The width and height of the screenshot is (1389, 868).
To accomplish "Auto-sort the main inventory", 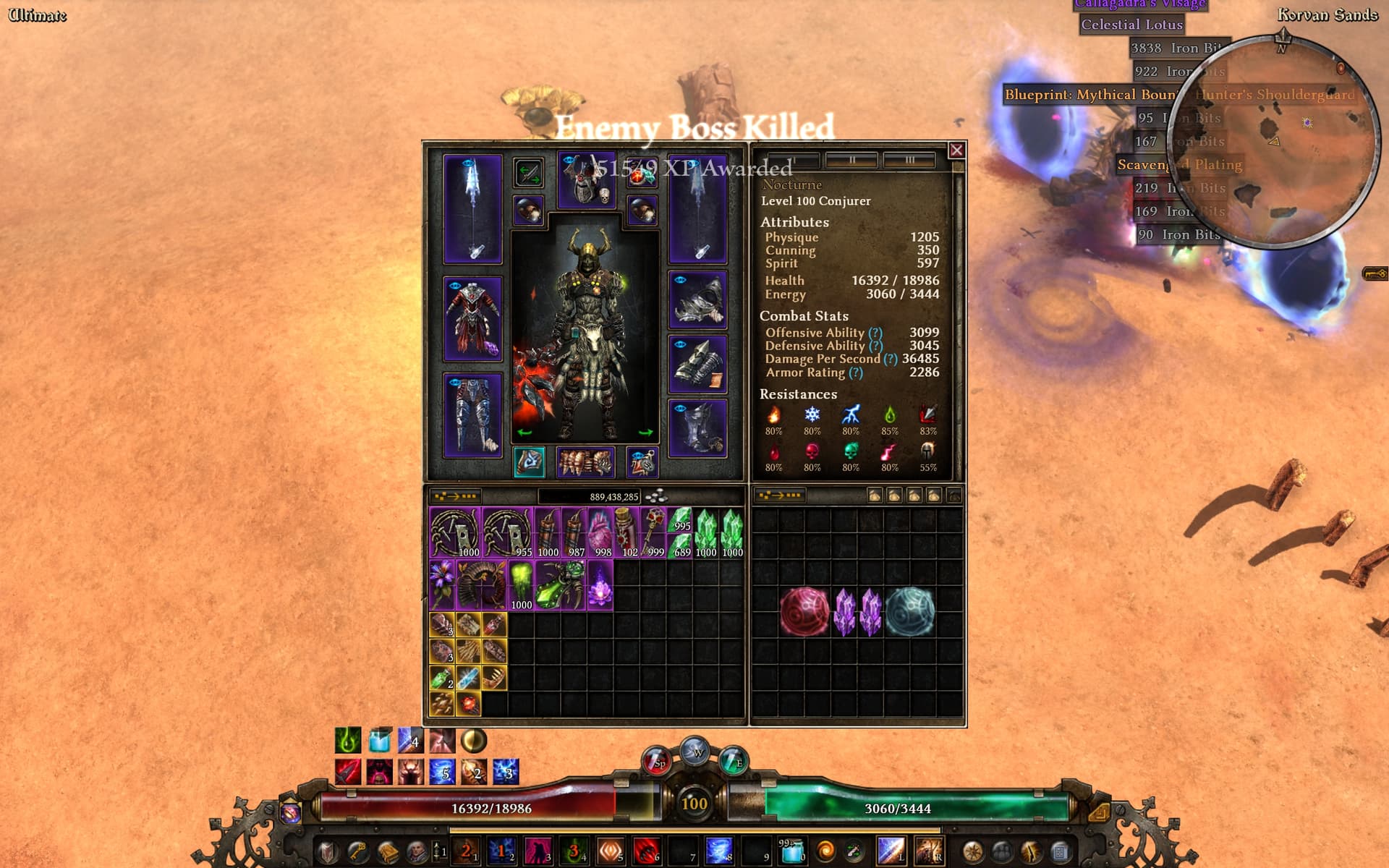I will 456,496.
